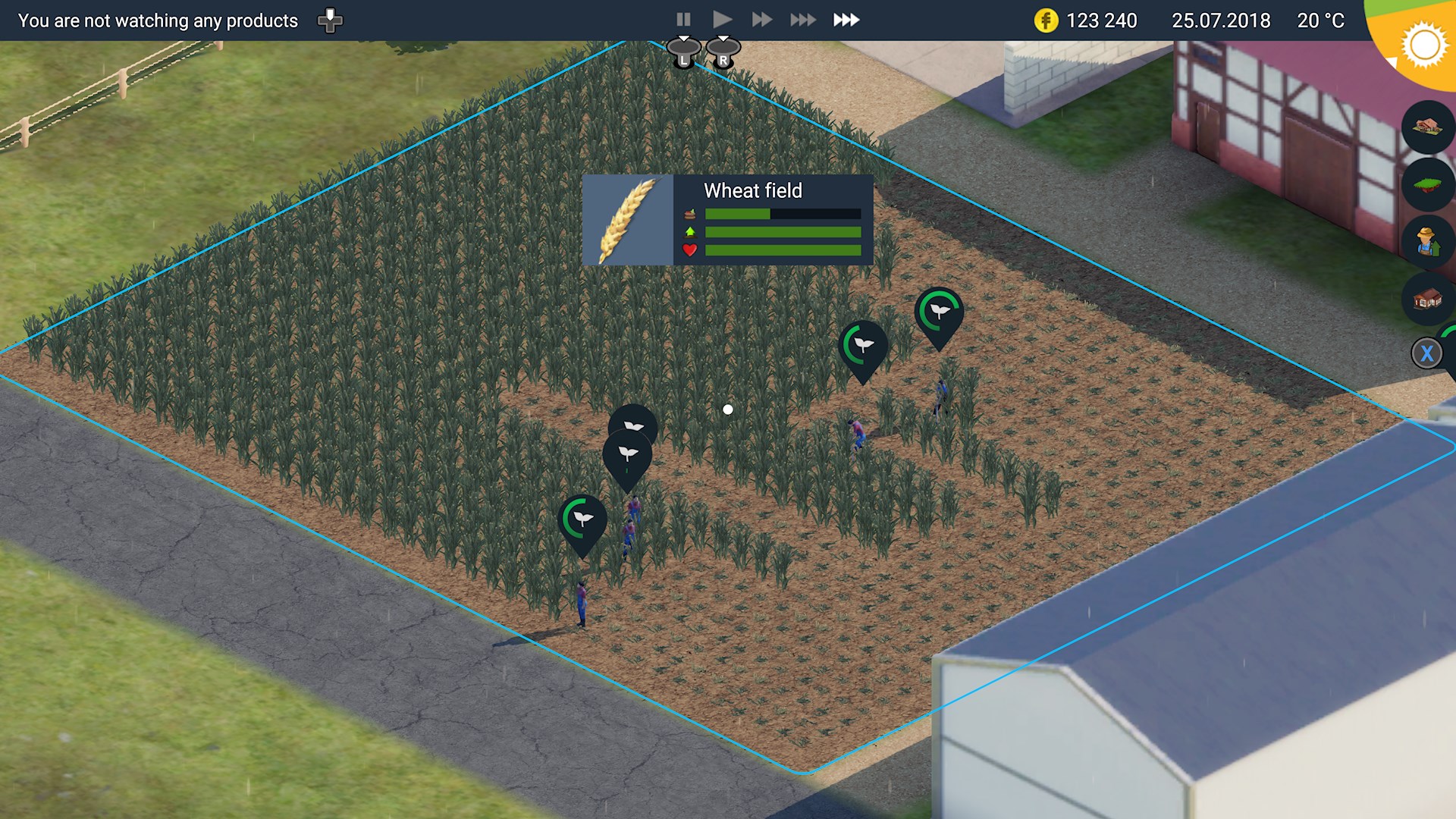Pause the game time
Viewport: 1456px width, 819px height.
coord(683,20)
